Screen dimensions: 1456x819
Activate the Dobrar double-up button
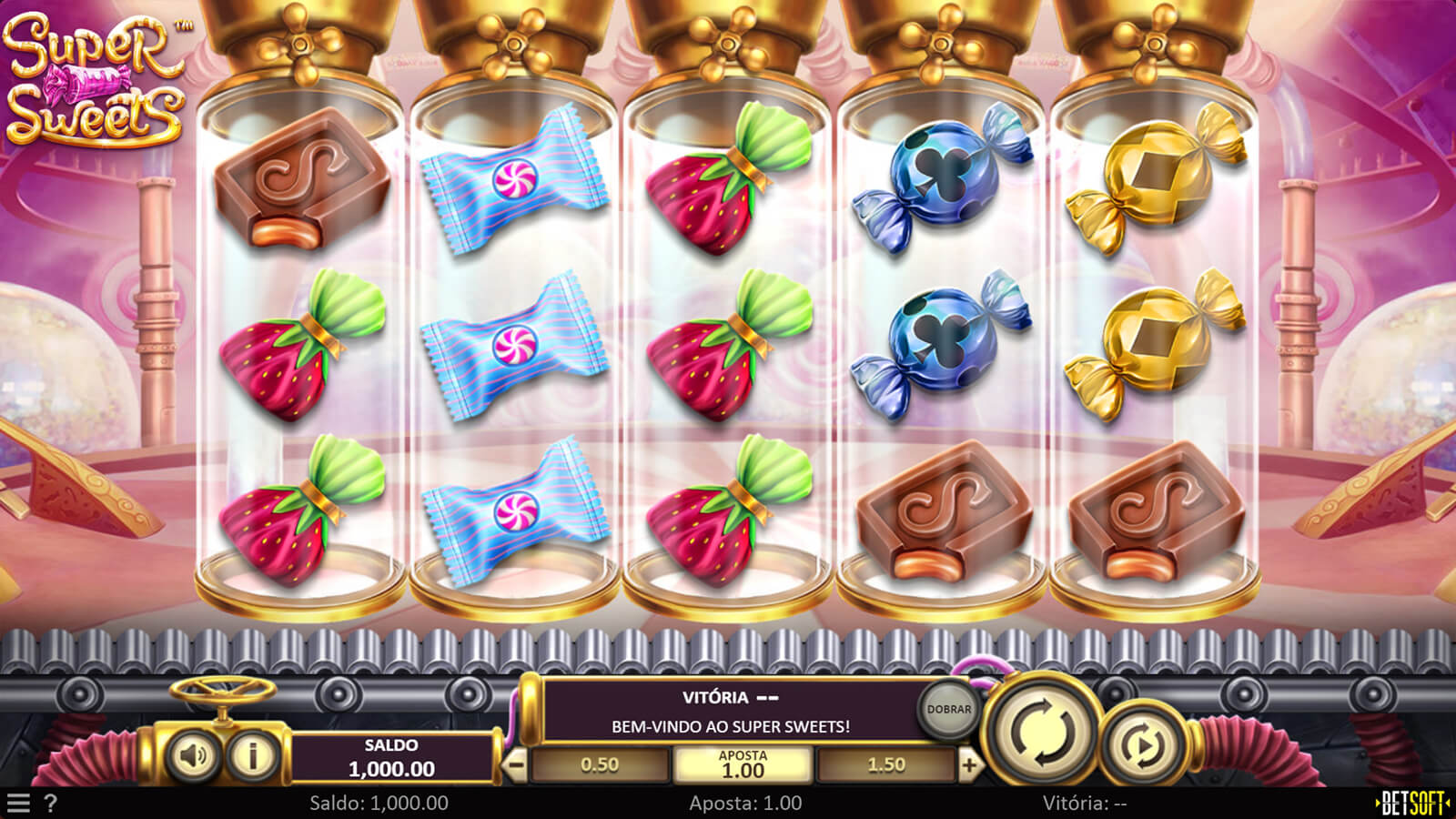point(948,709)
